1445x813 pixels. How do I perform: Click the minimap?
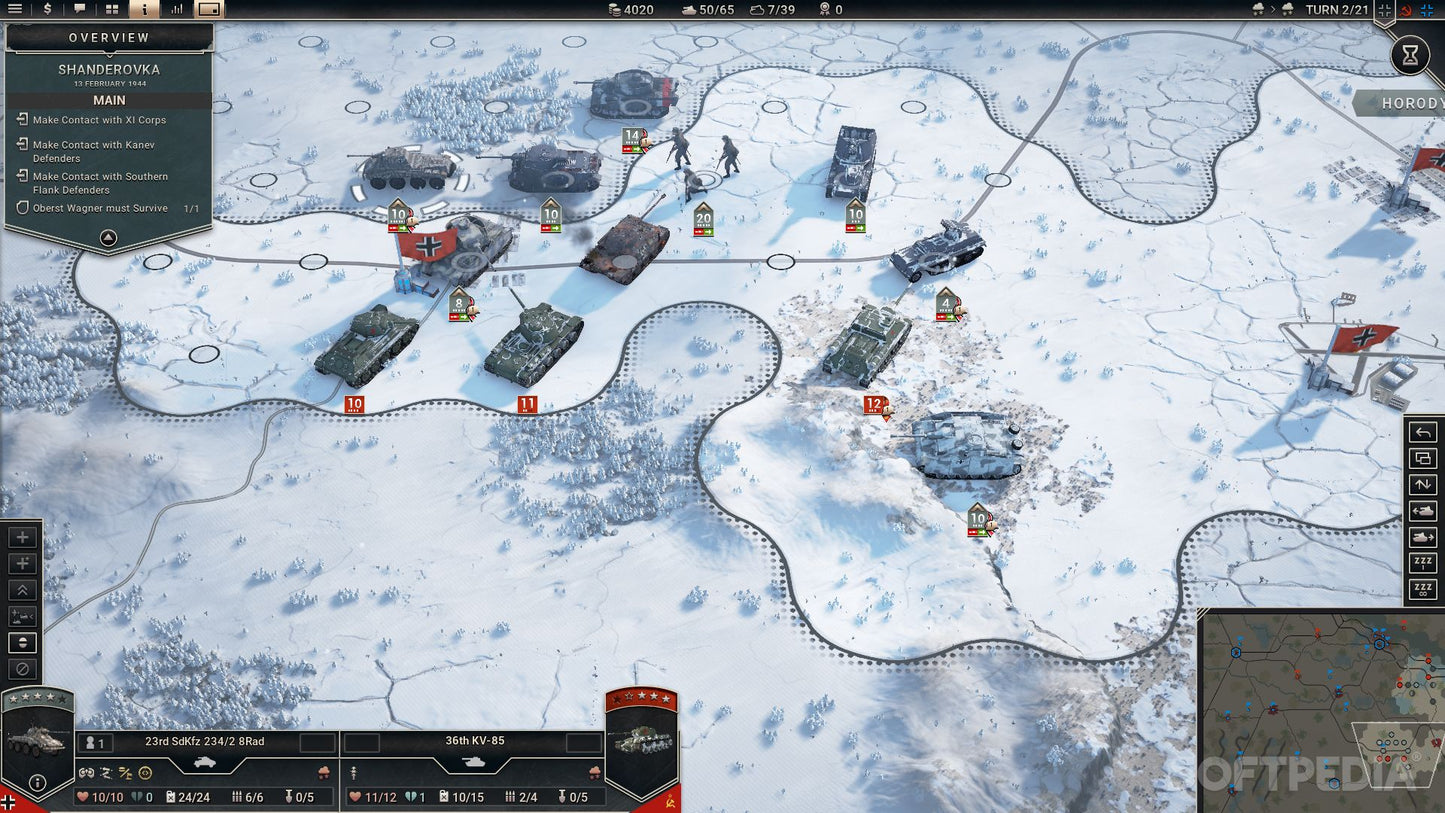(x=1320, y=710)
